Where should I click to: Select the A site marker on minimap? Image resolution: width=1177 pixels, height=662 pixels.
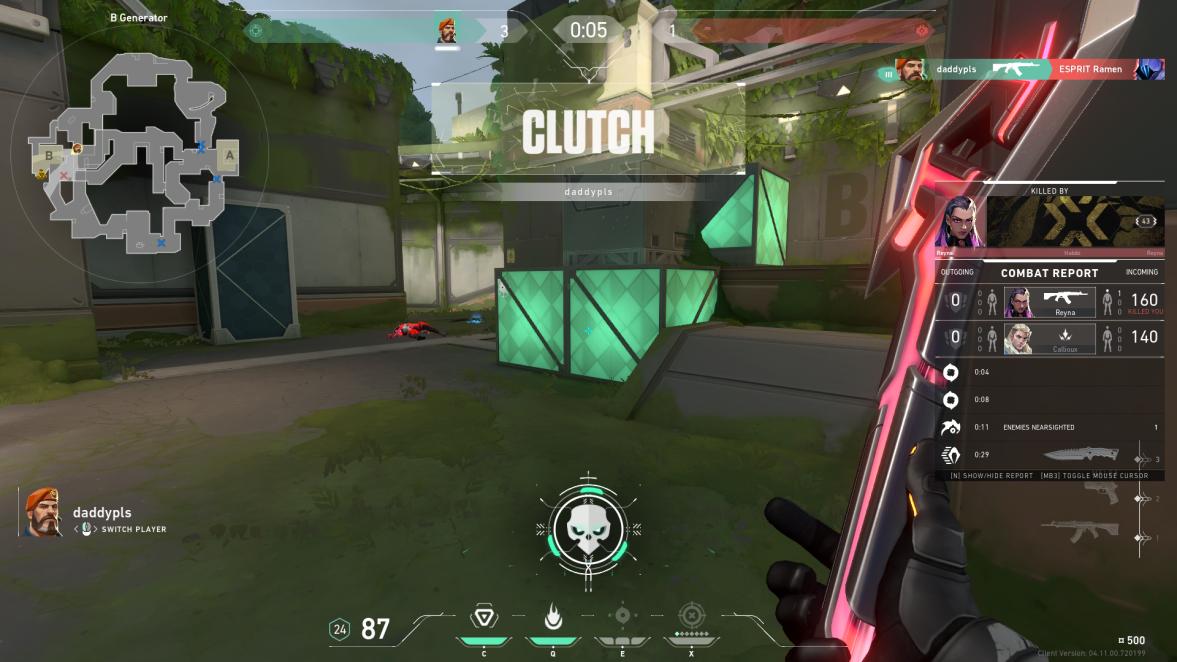(228, 156)
